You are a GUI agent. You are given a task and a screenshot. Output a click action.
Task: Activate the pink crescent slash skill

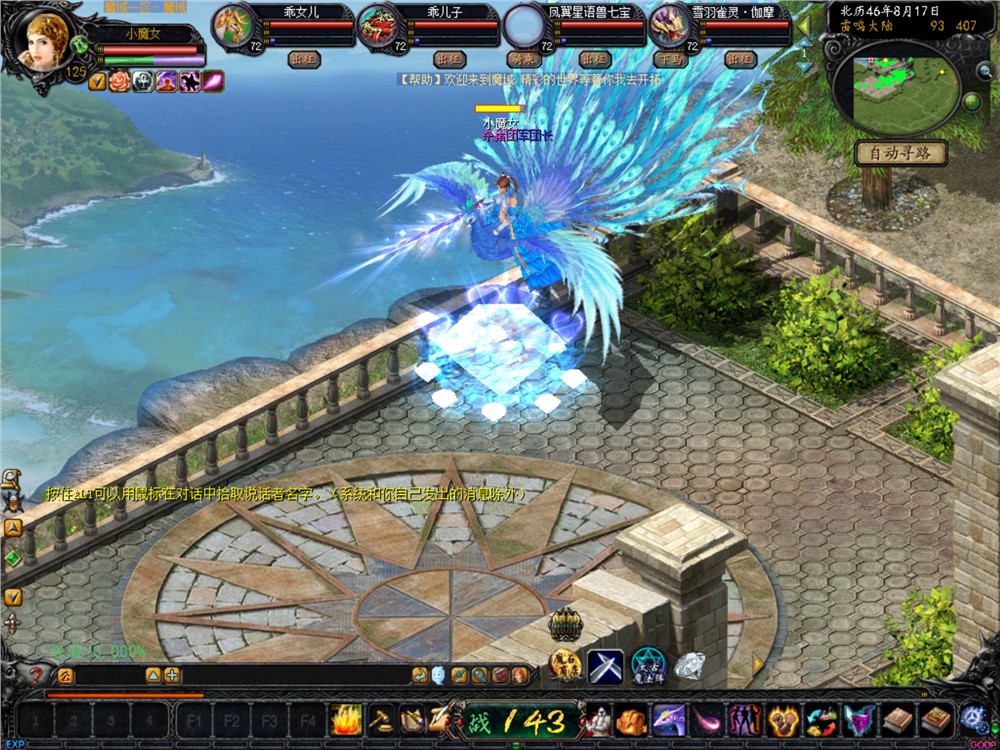click(x=707, y=719)
